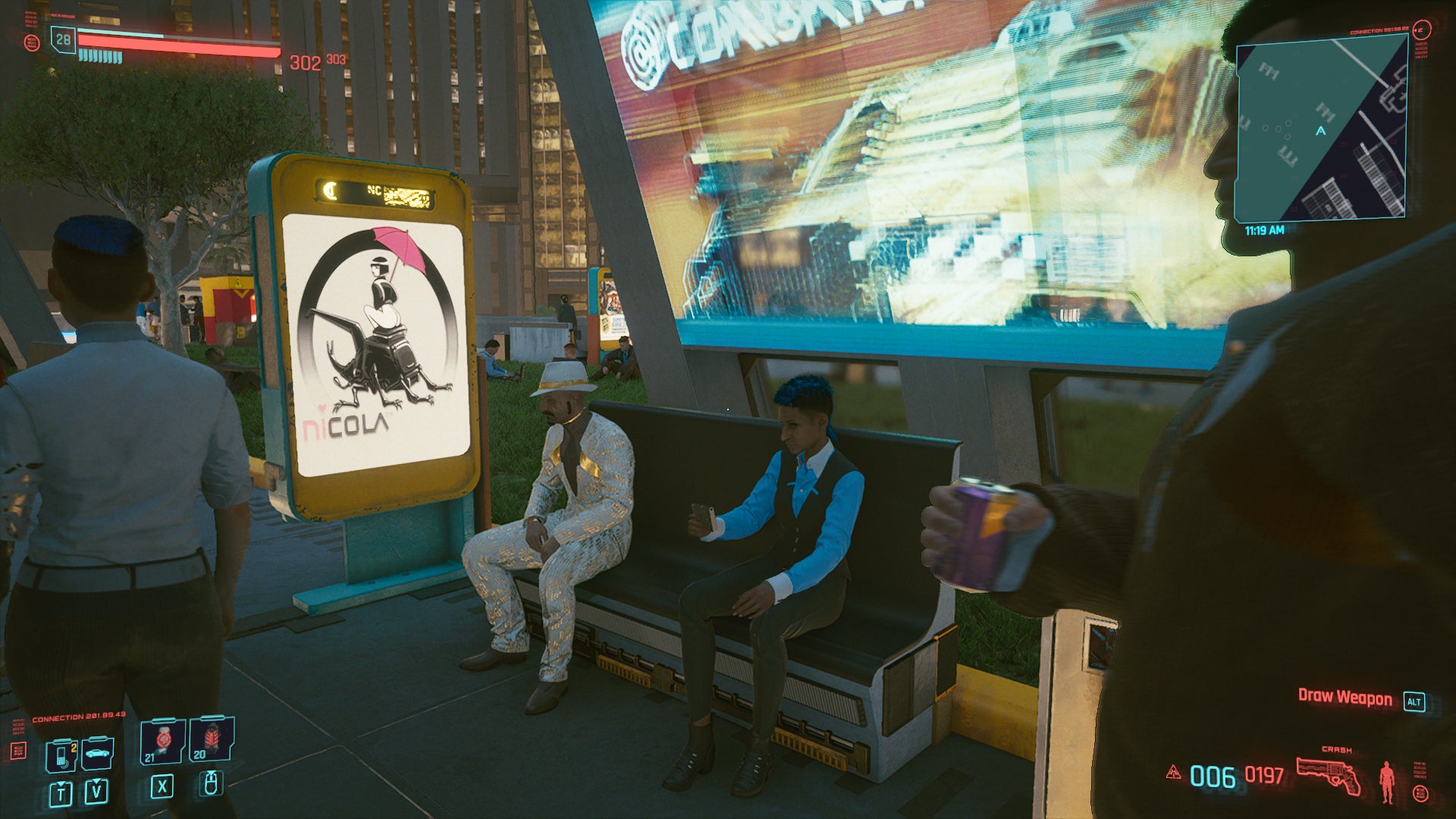
Task: Toggle the T key phone shortcut
Action: [x=61, y=794]
